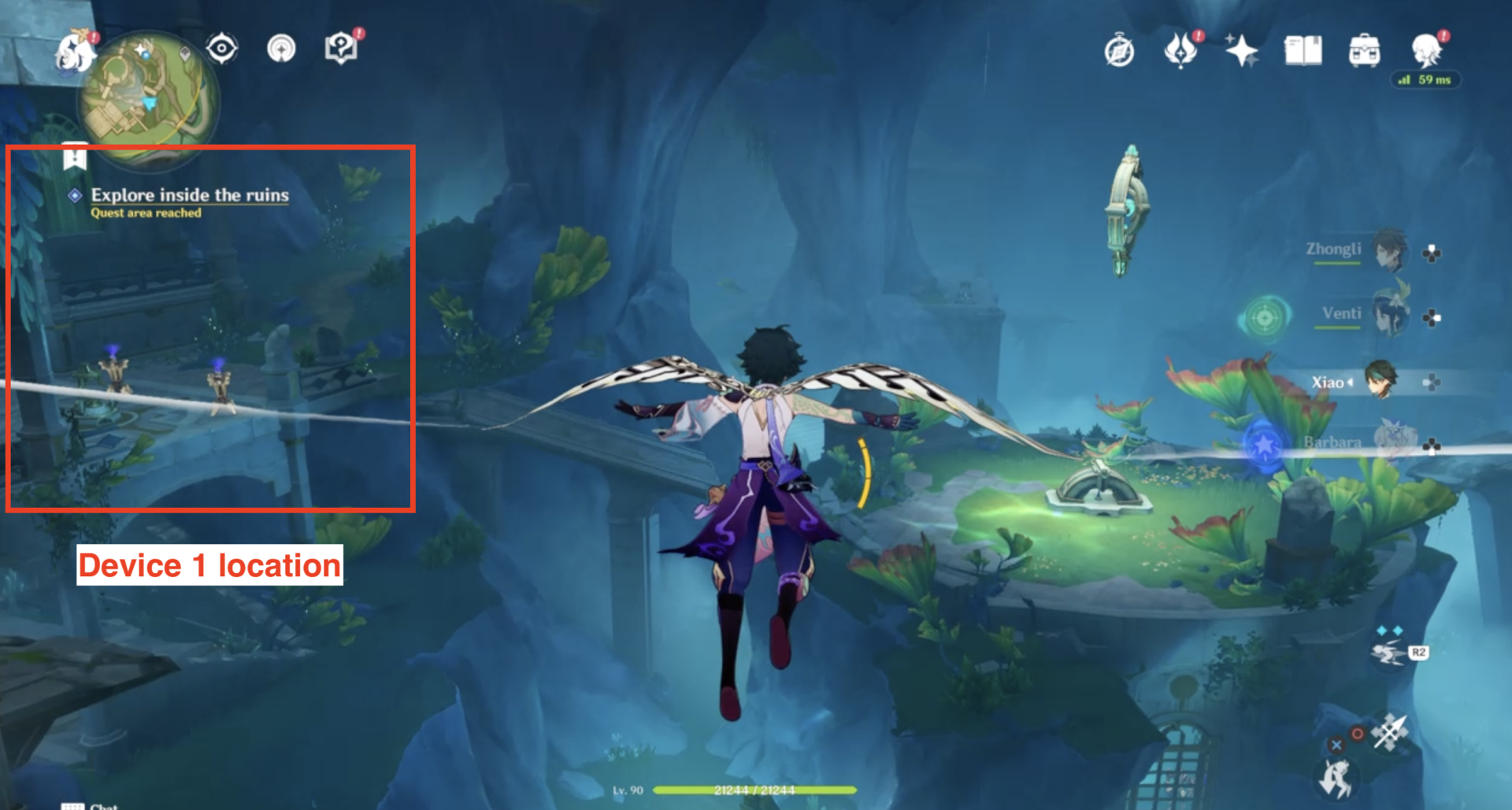The image size is (1512, 810).
Task: Click the signal beacon icon beside Elemental Sight
Action: click(280, 49)
